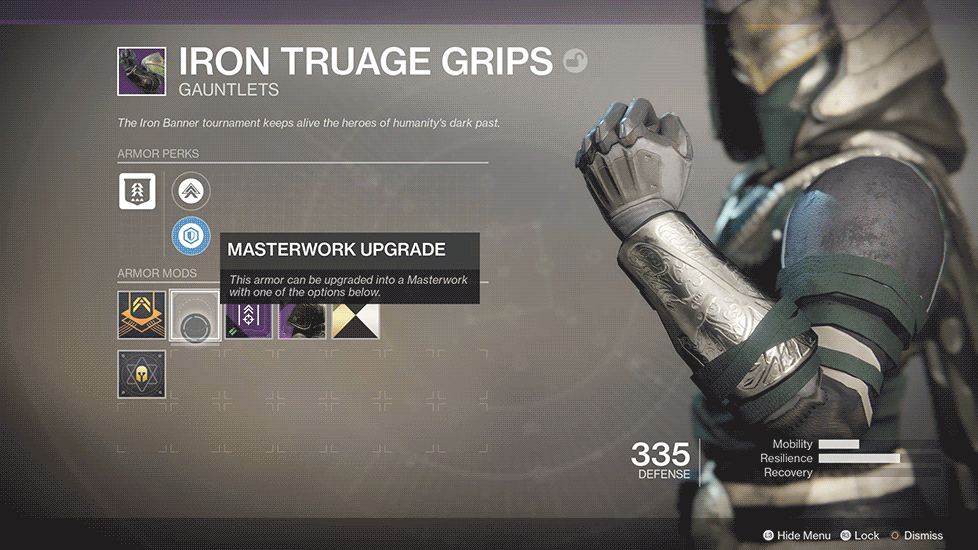This screenshot has height=550, width=978.
Task: Open the gold chevron armor mod slot
Action: (x=141, y=315)
